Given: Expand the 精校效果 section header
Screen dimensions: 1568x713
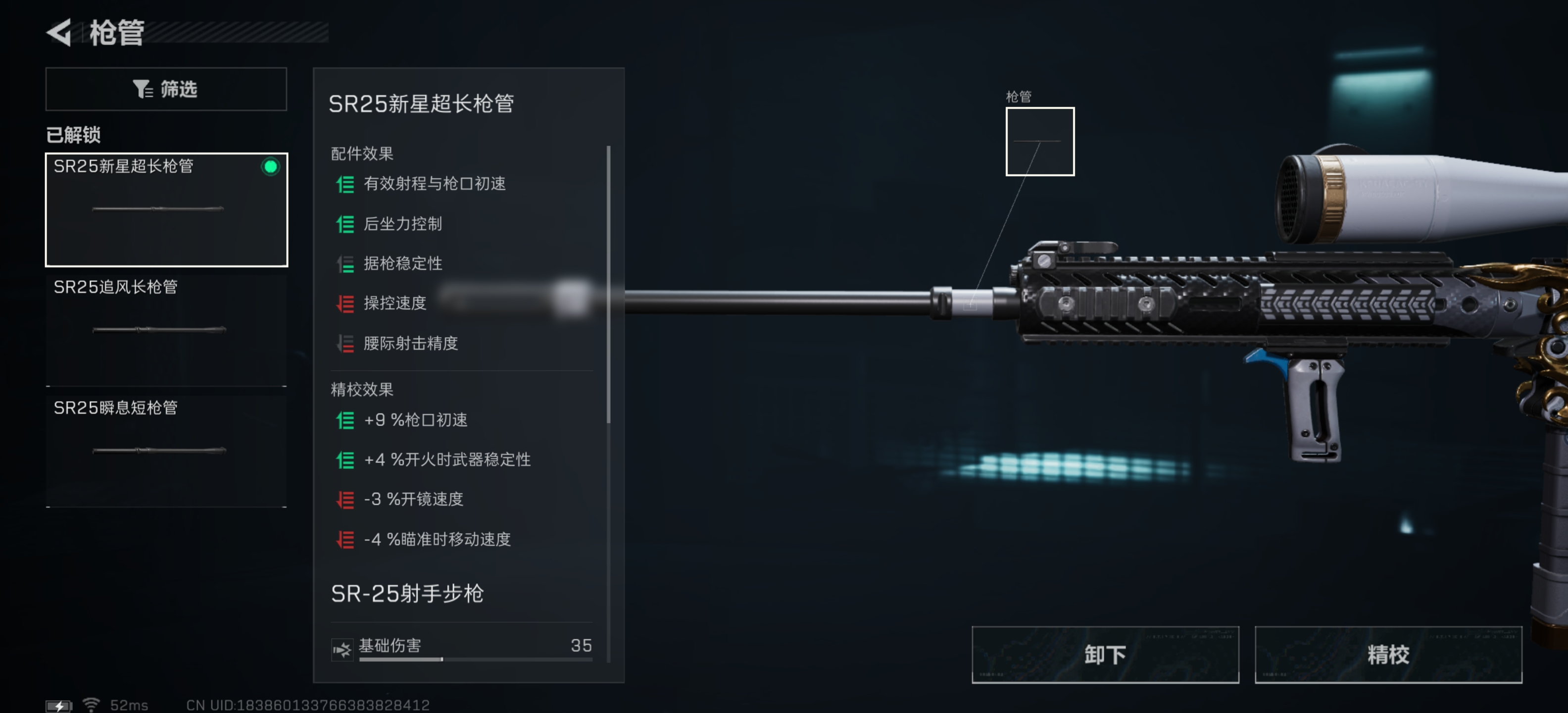Looking at the screenshot, I should pyautogui.click(x=360, y=389).
